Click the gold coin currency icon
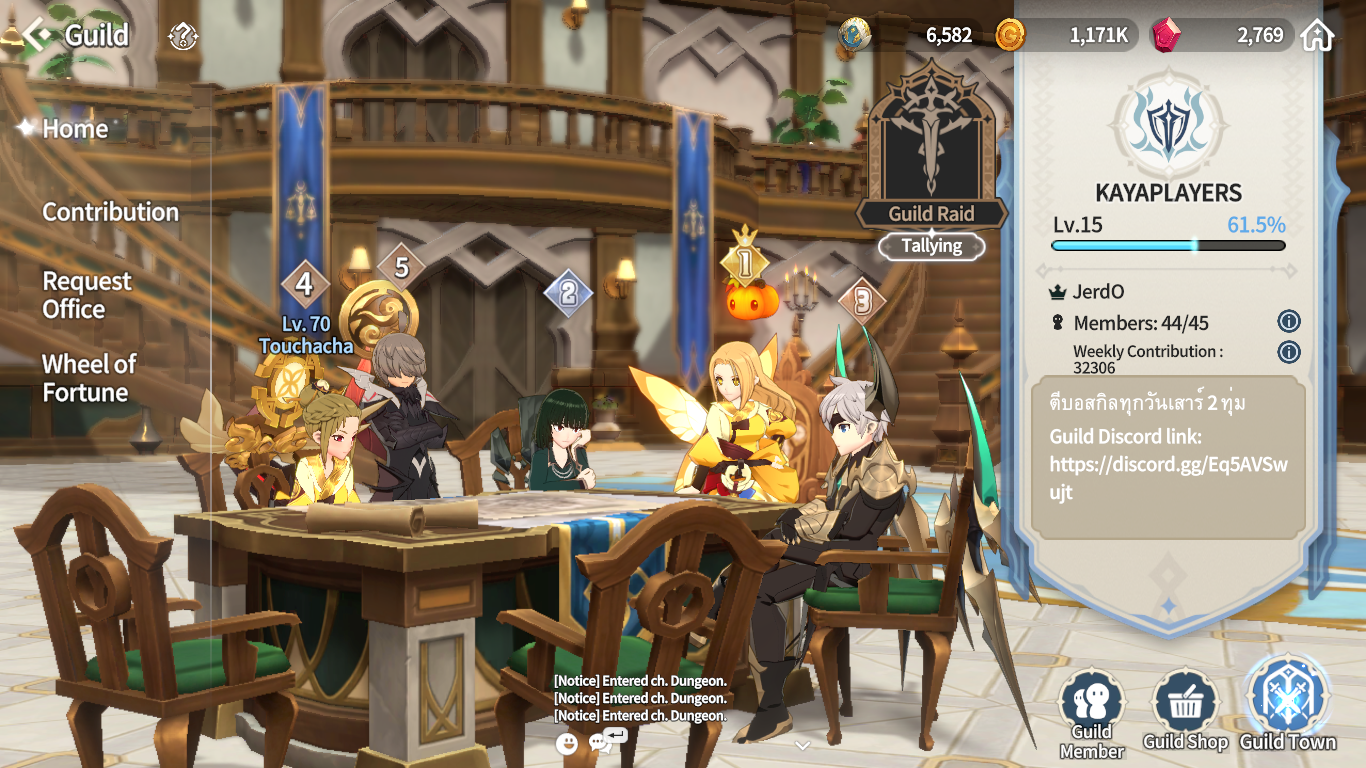 (1010, 36)
